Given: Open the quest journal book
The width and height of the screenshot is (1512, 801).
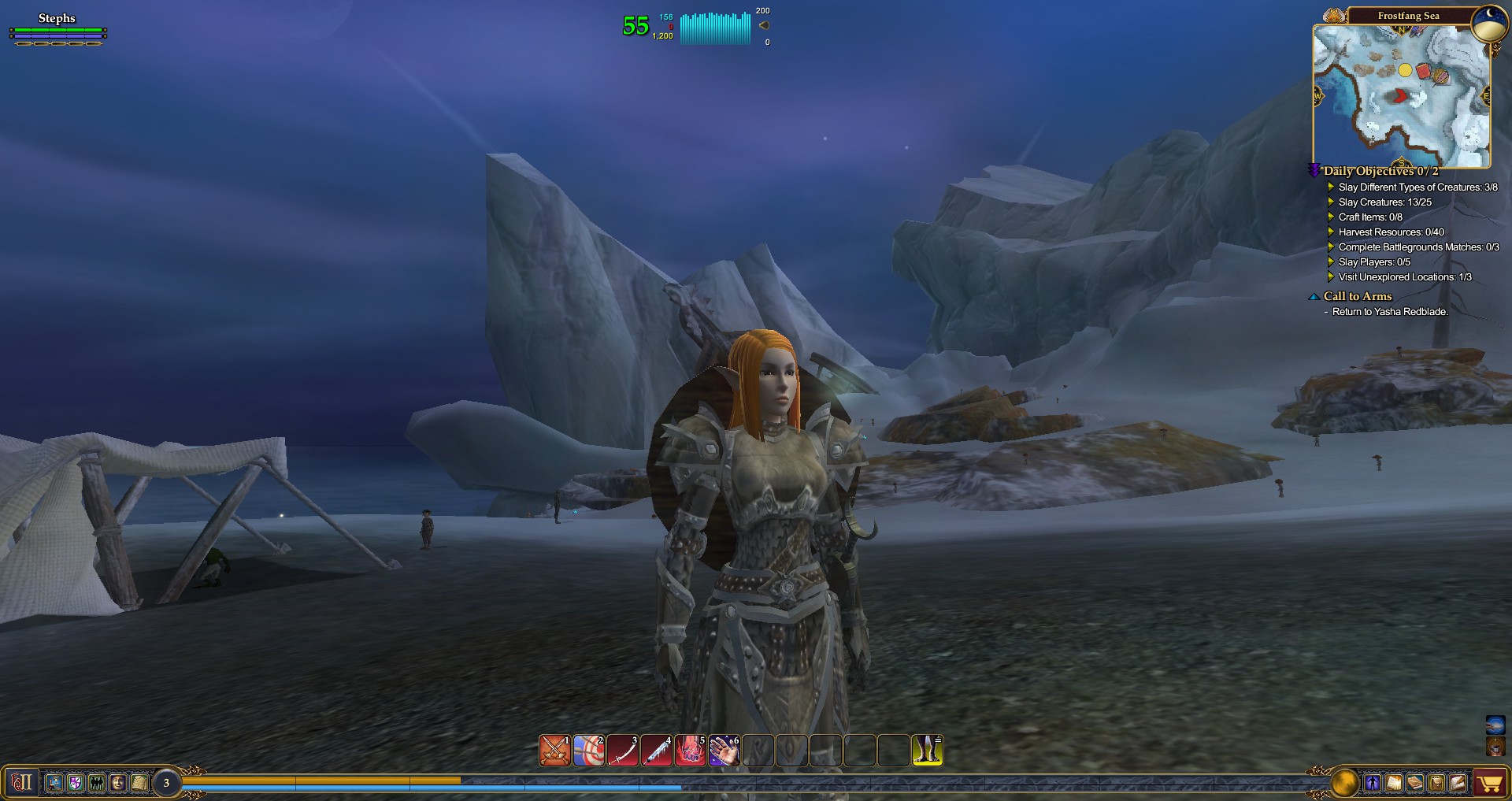Looking at the screenshot, I should pos(1414,784).
